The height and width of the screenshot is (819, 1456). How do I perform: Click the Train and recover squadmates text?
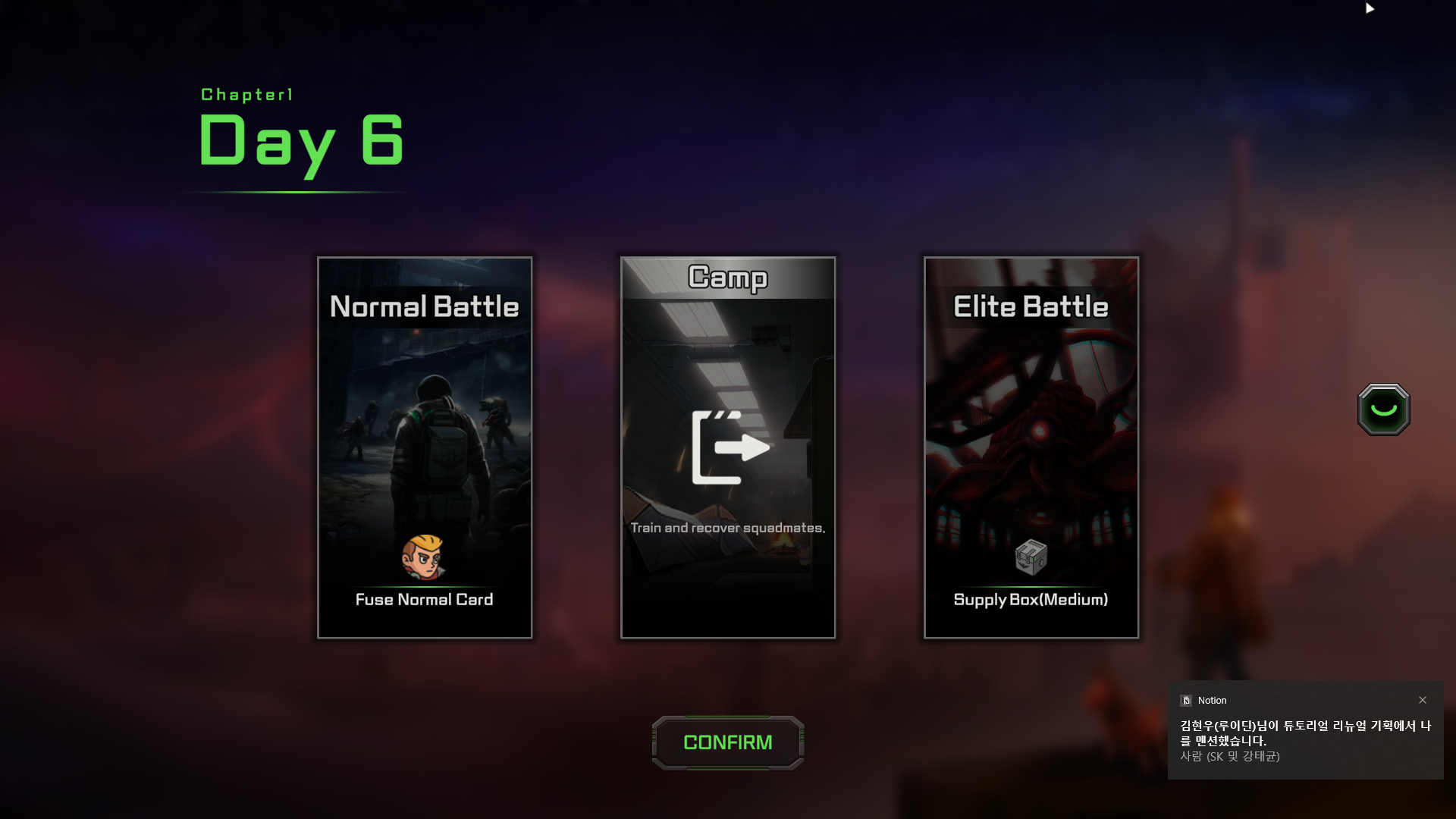pyautogui.click(x=728, y=527)
